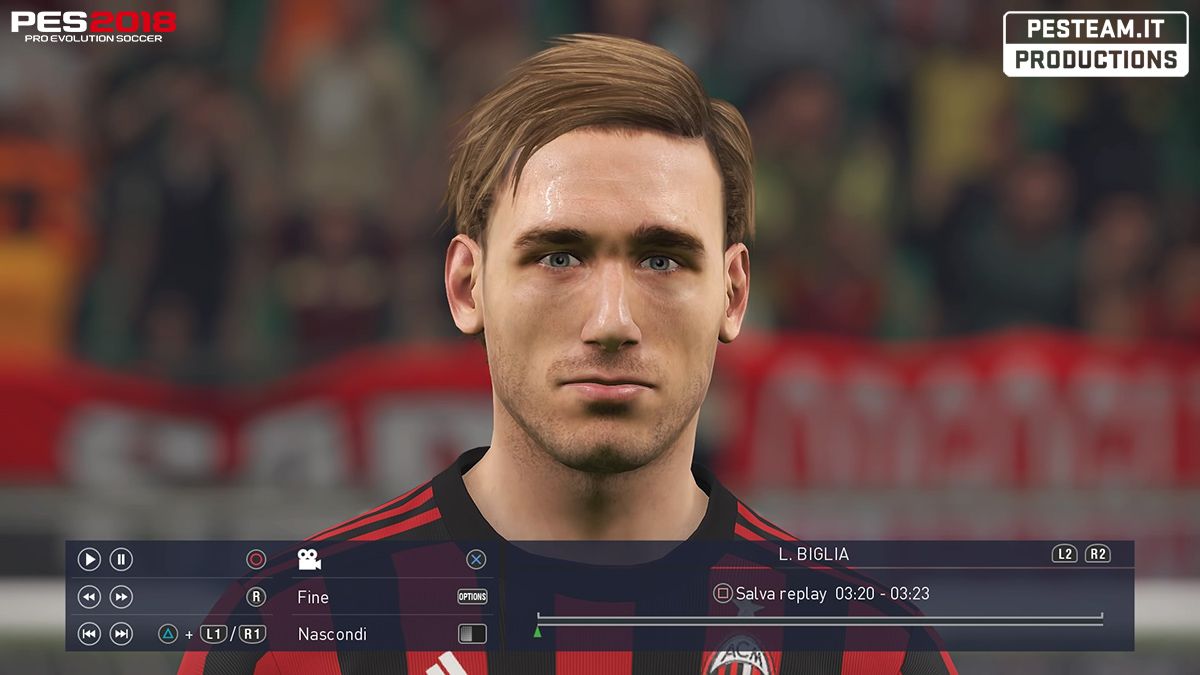Screen dimensions: 1200x675
Task: Pause the replay
Action: tap(121, 560)
